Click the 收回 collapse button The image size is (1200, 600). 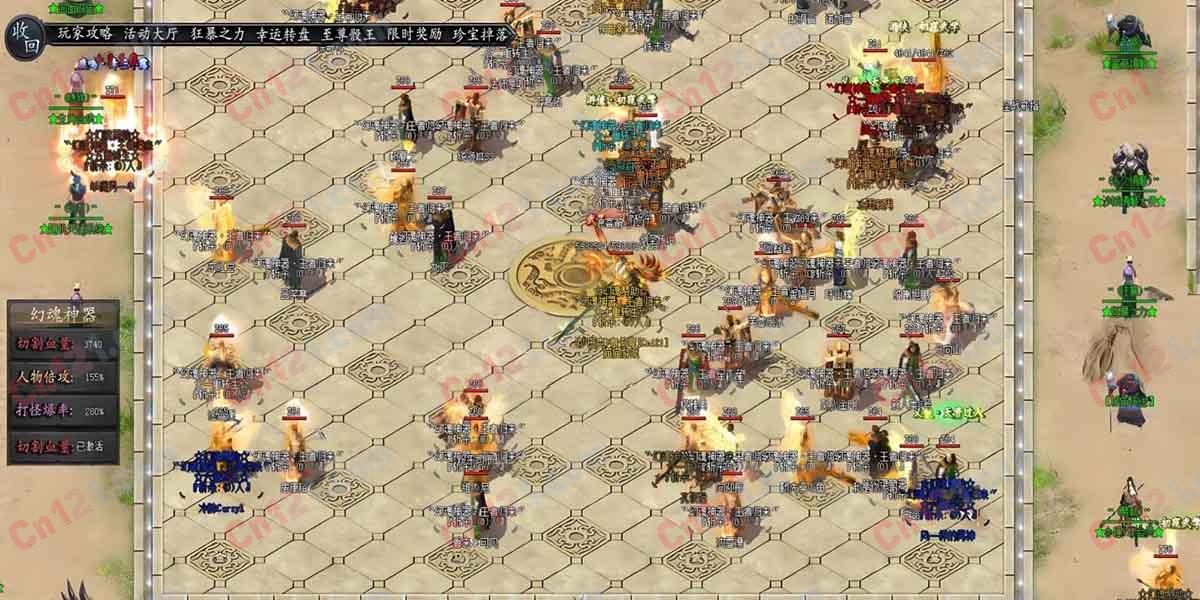[26, 36]
